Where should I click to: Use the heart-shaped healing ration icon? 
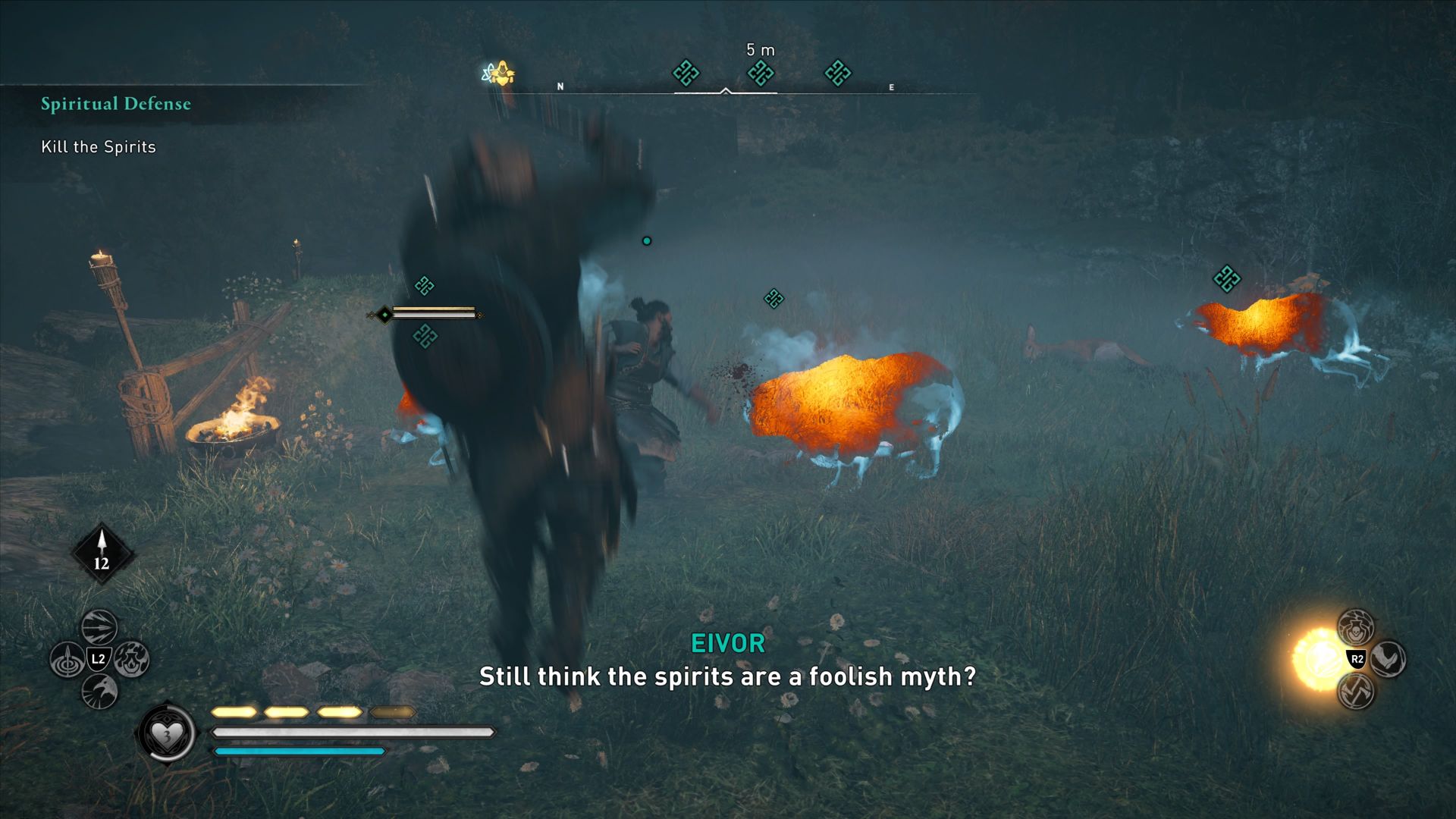point(166,733)
